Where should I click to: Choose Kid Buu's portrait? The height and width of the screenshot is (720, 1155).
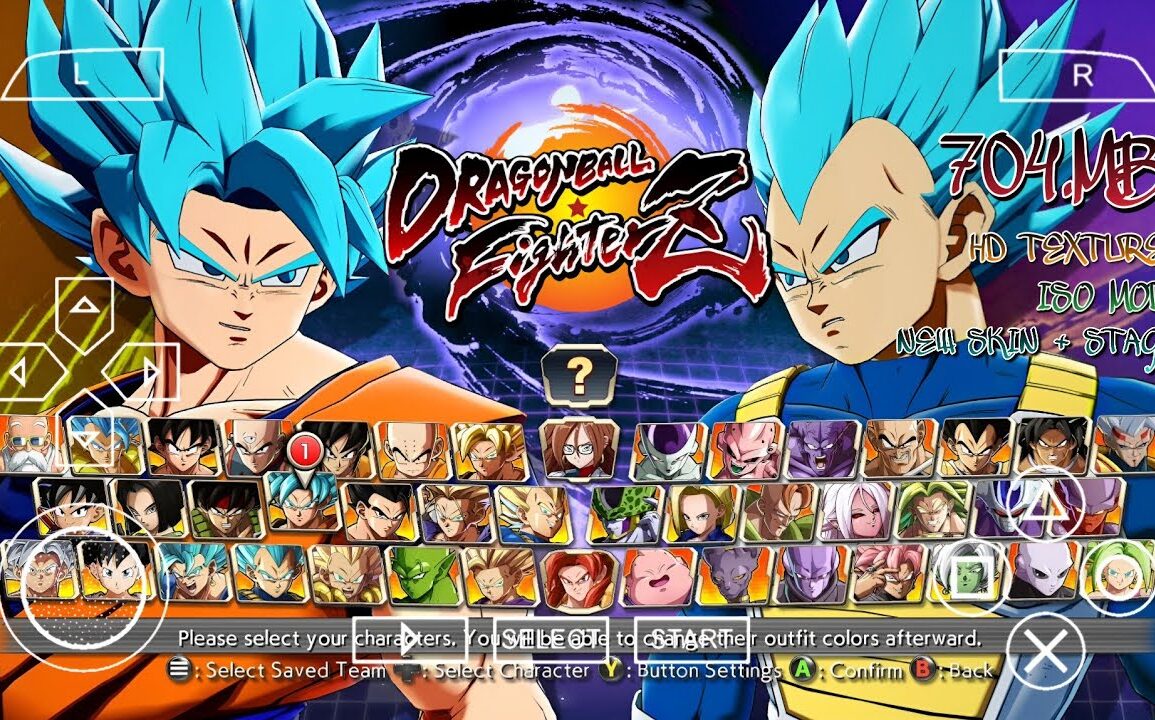[x=745, y=449]
